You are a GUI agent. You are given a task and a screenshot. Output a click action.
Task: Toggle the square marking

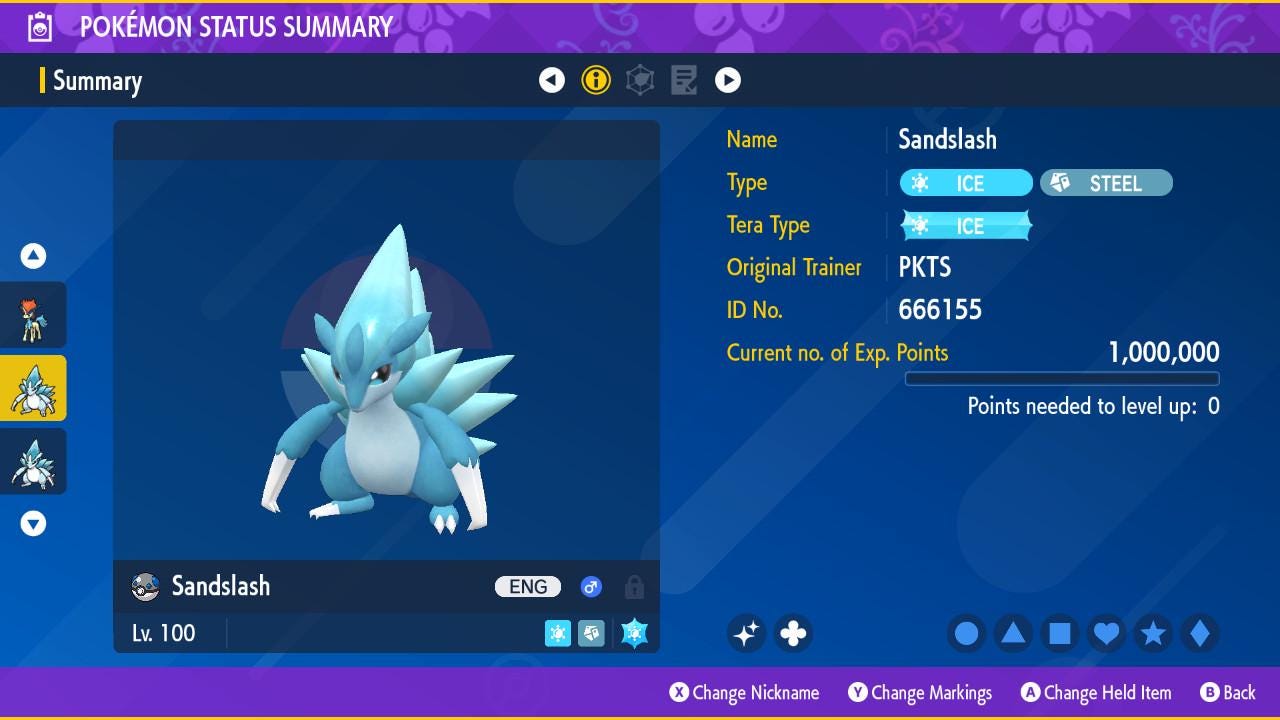tap(1060, 633)
